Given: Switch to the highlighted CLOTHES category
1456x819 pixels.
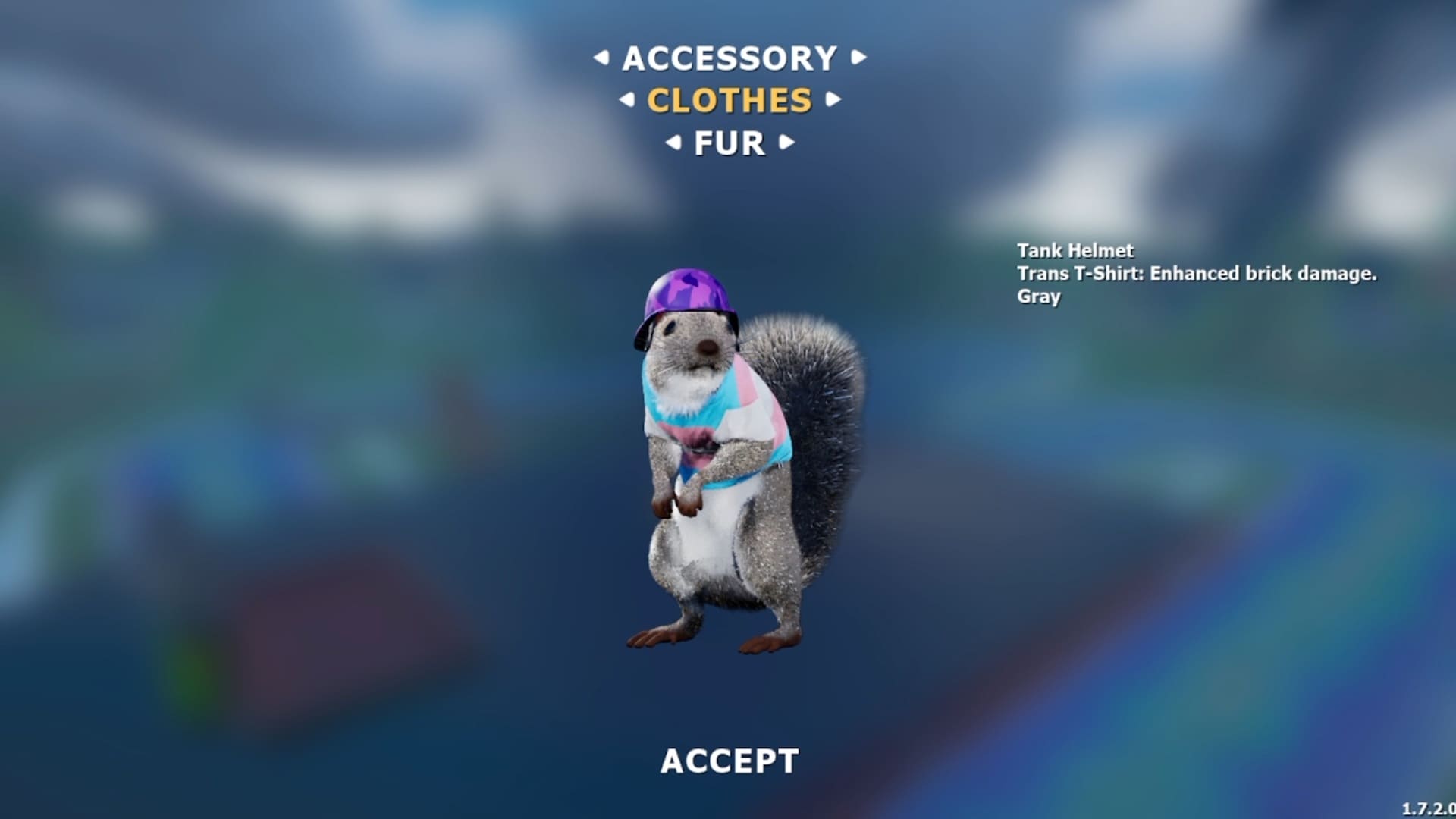Looking at the screenshot, I should 730,100.
